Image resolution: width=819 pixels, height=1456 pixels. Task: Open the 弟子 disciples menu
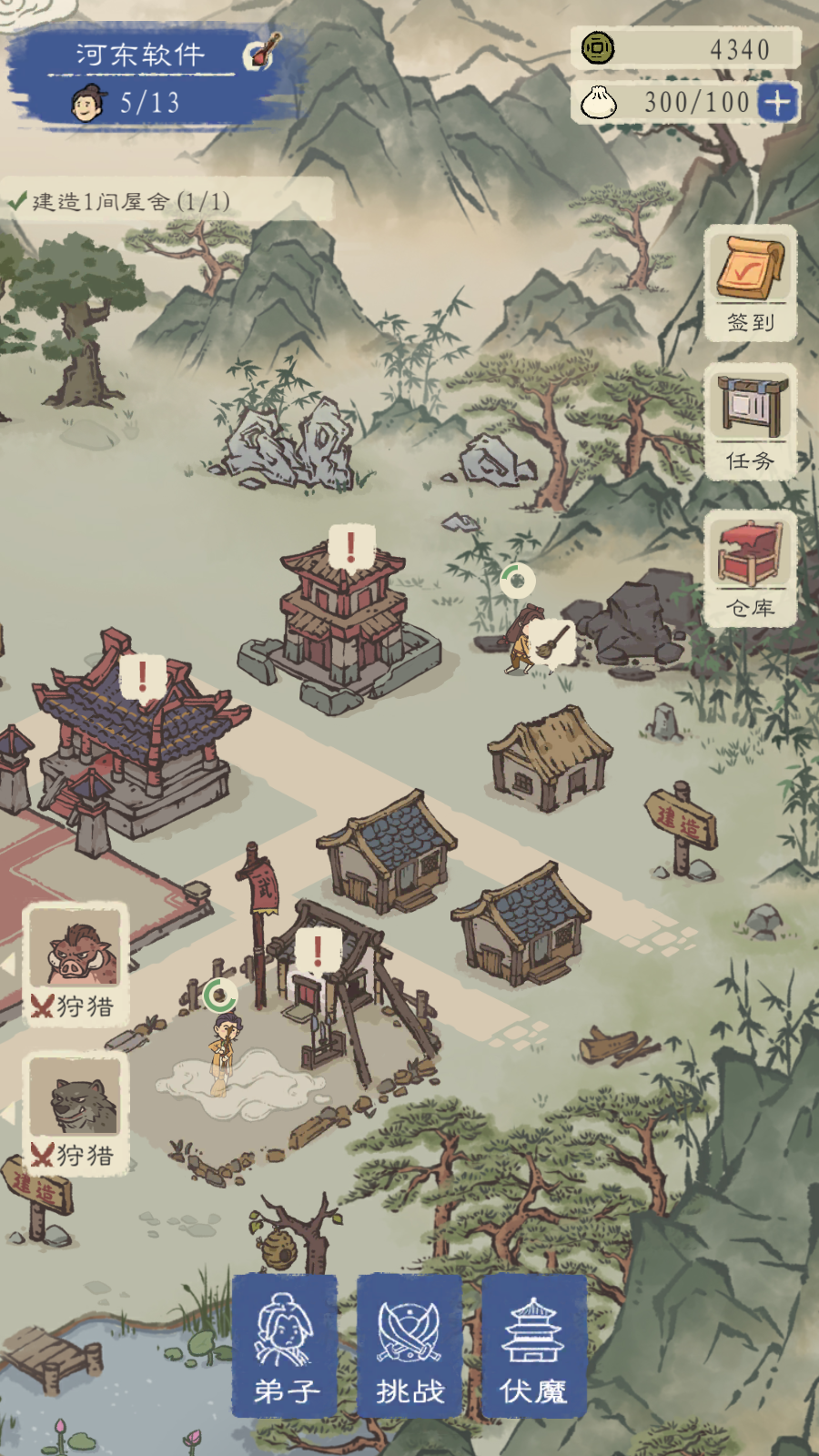[285, 1346]
